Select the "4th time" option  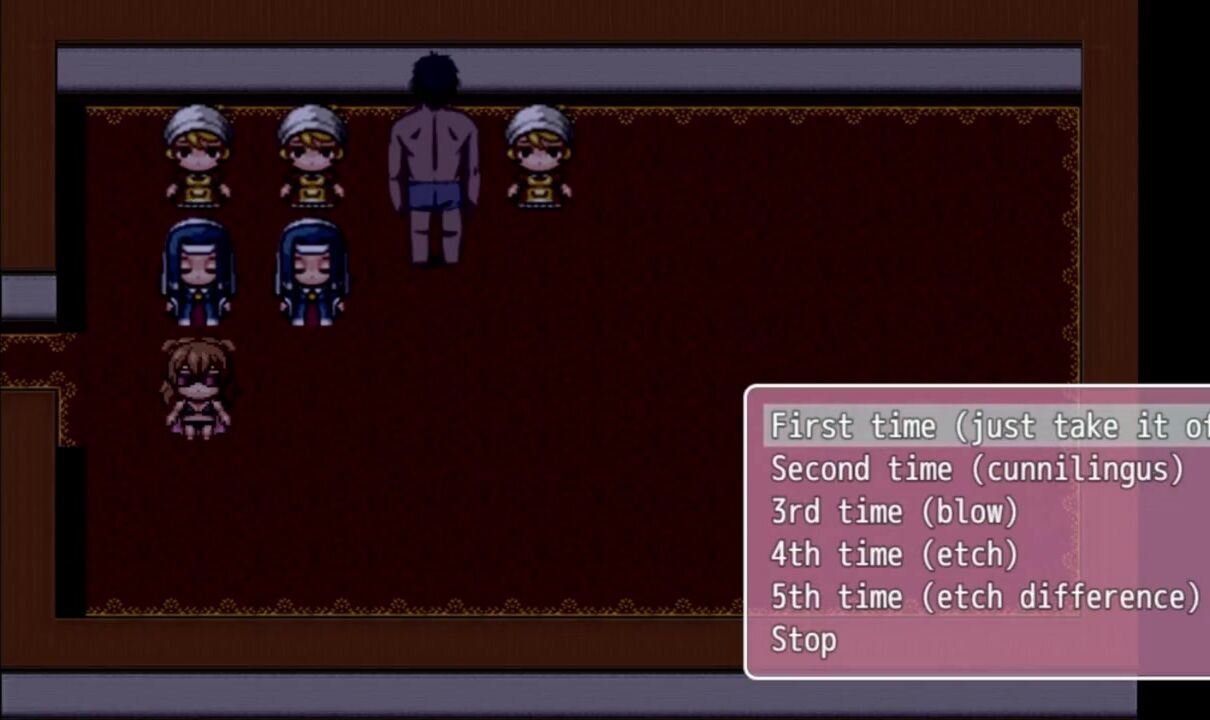894,555
